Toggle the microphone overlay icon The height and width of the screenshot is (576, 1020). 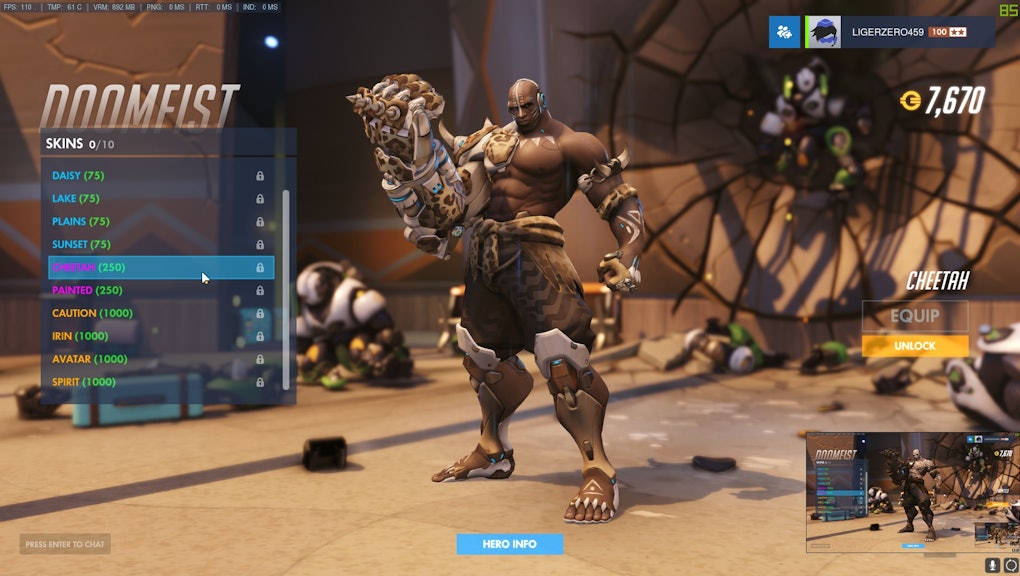[993, 565]
